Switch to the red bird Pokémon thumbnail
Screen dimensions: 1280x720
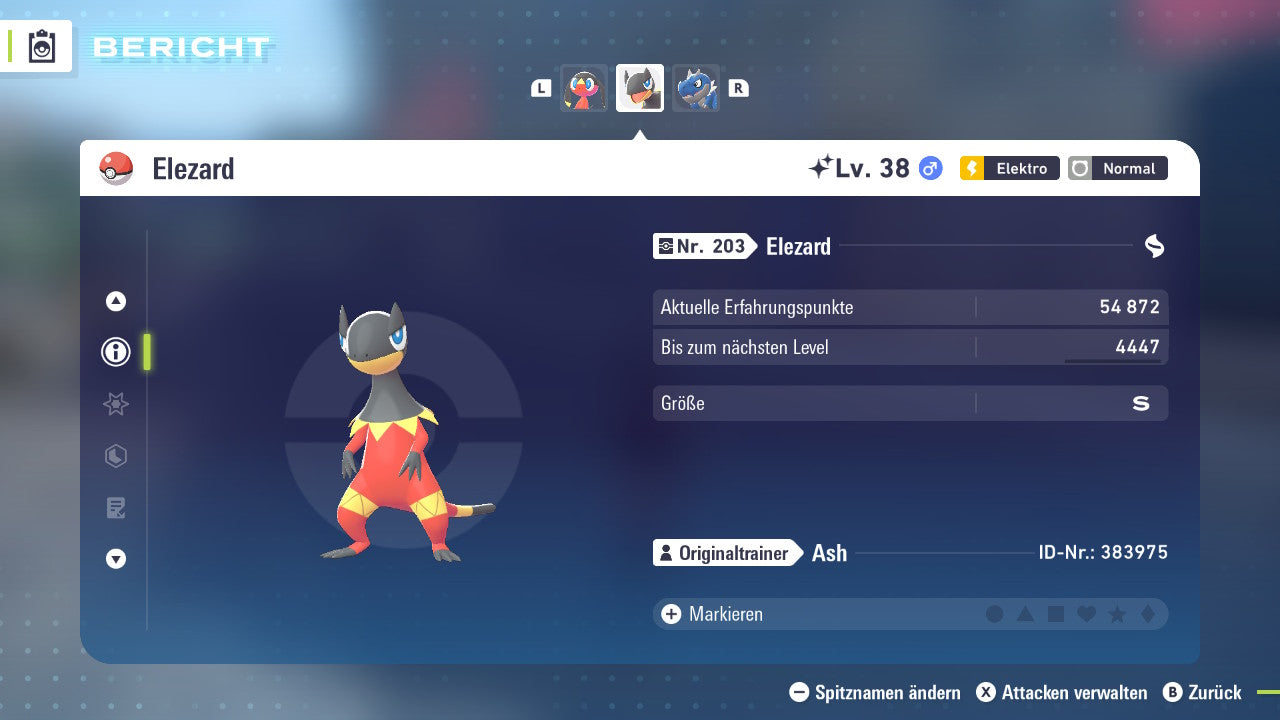[x=583, y=88]
